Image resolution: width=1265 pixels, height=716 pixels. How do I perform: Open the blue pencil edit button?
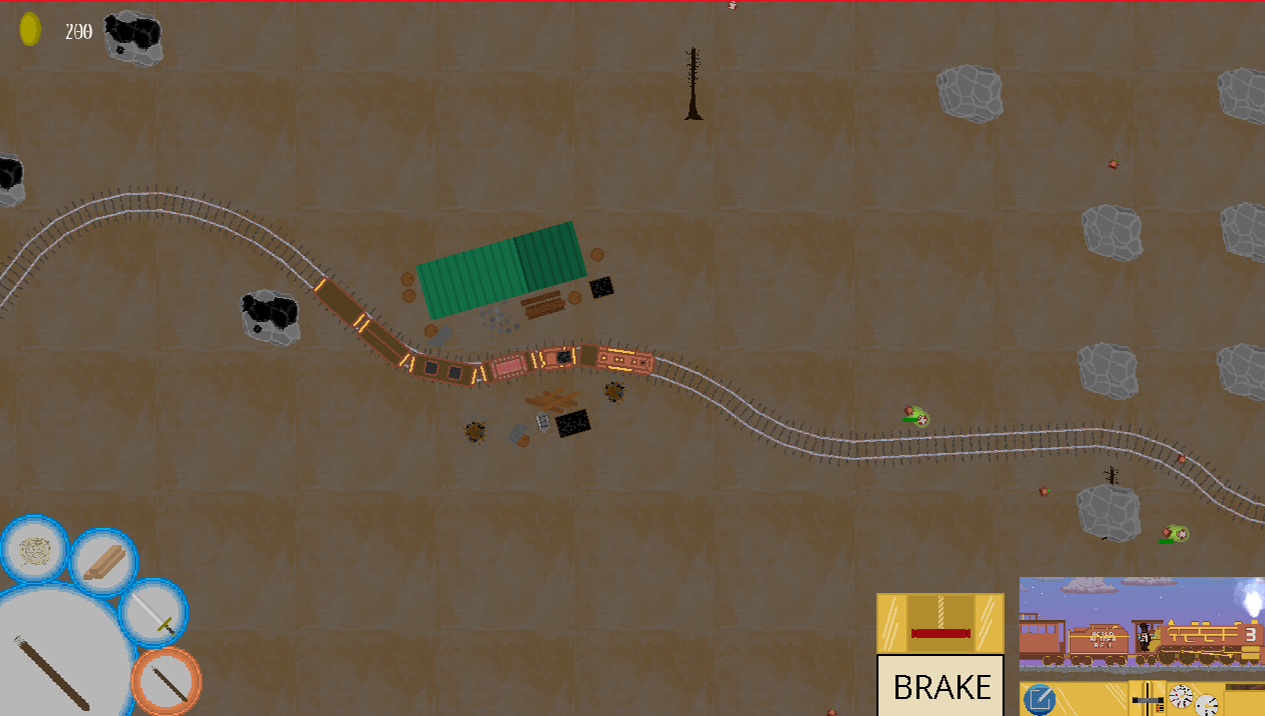1040,700
